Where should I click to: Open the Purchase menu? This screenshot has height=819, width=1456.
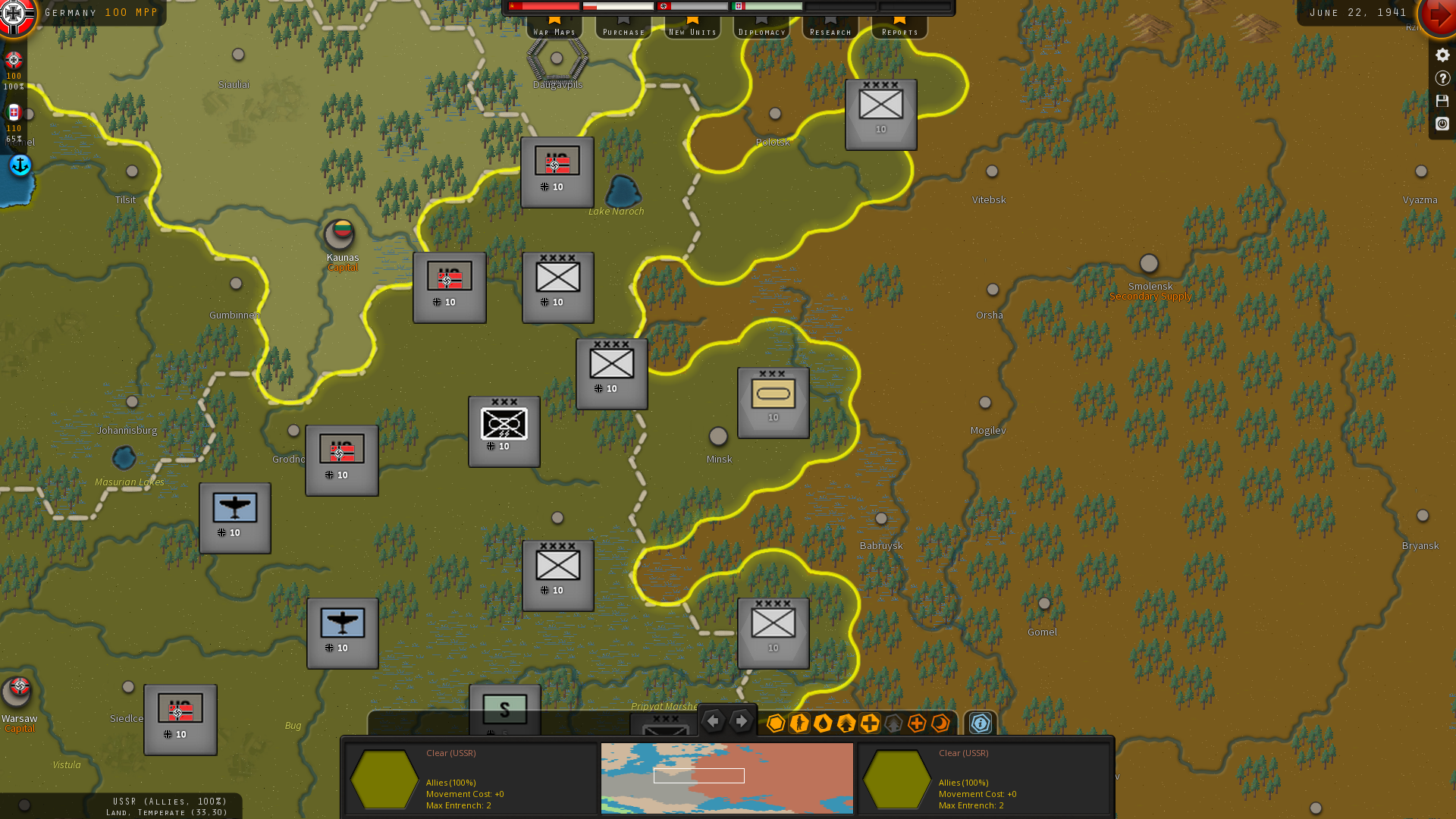(x=623, y=31)
